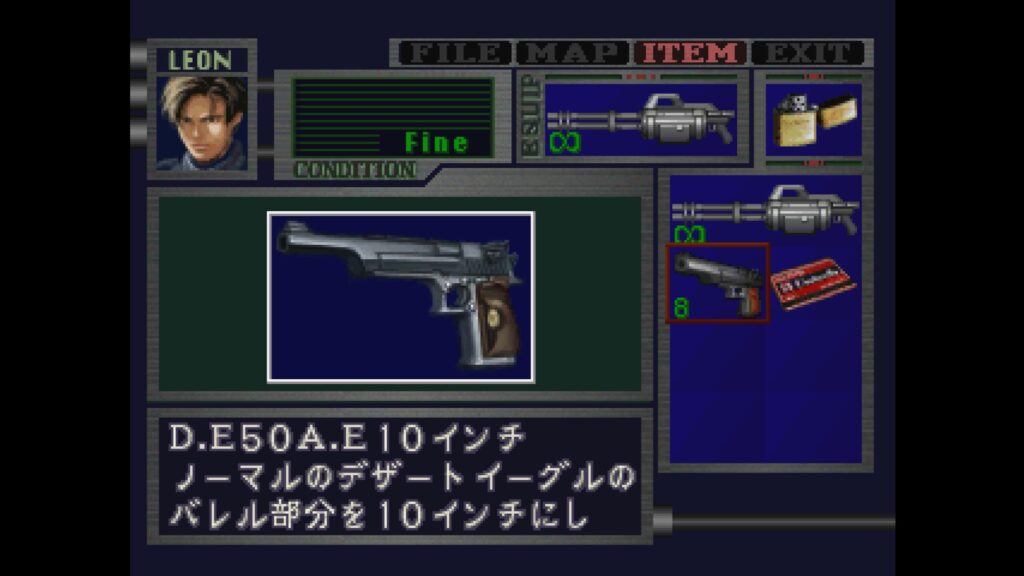This screenshot has width=1024, height=576.
Task: Choose the red ammo box item
Action: (813, 283)
